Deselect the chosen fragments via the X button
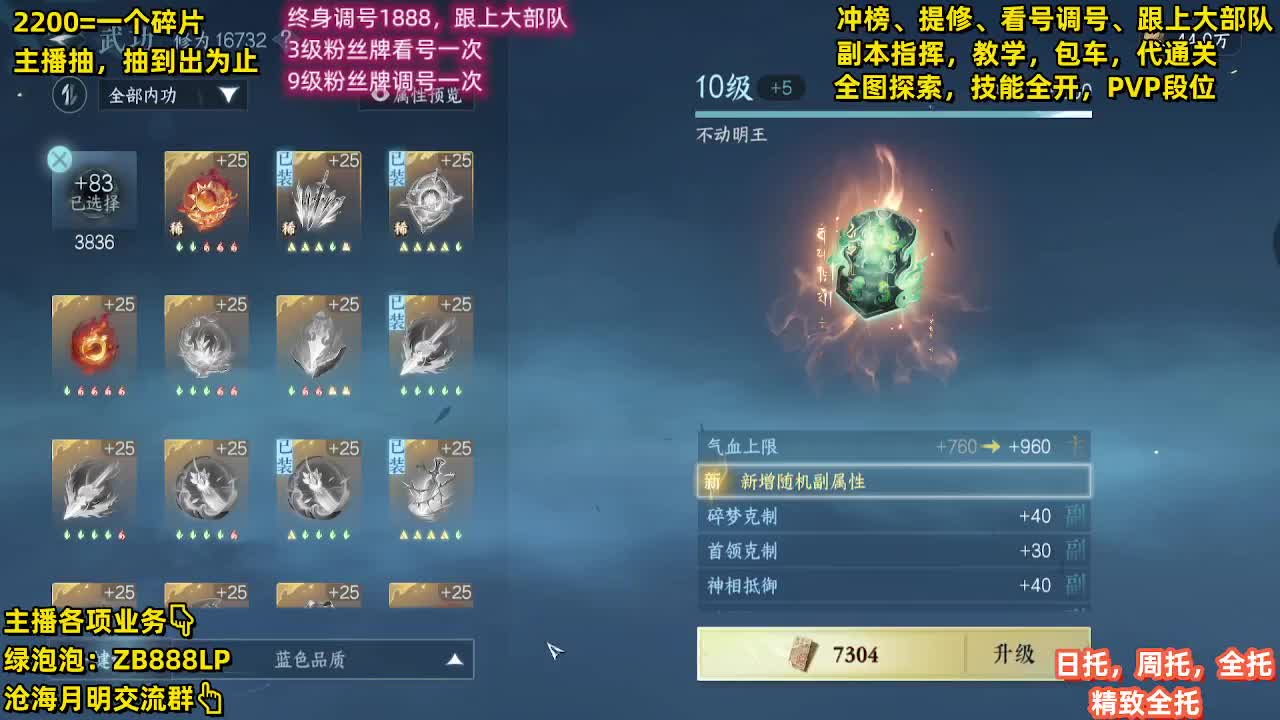 (59, 159)
